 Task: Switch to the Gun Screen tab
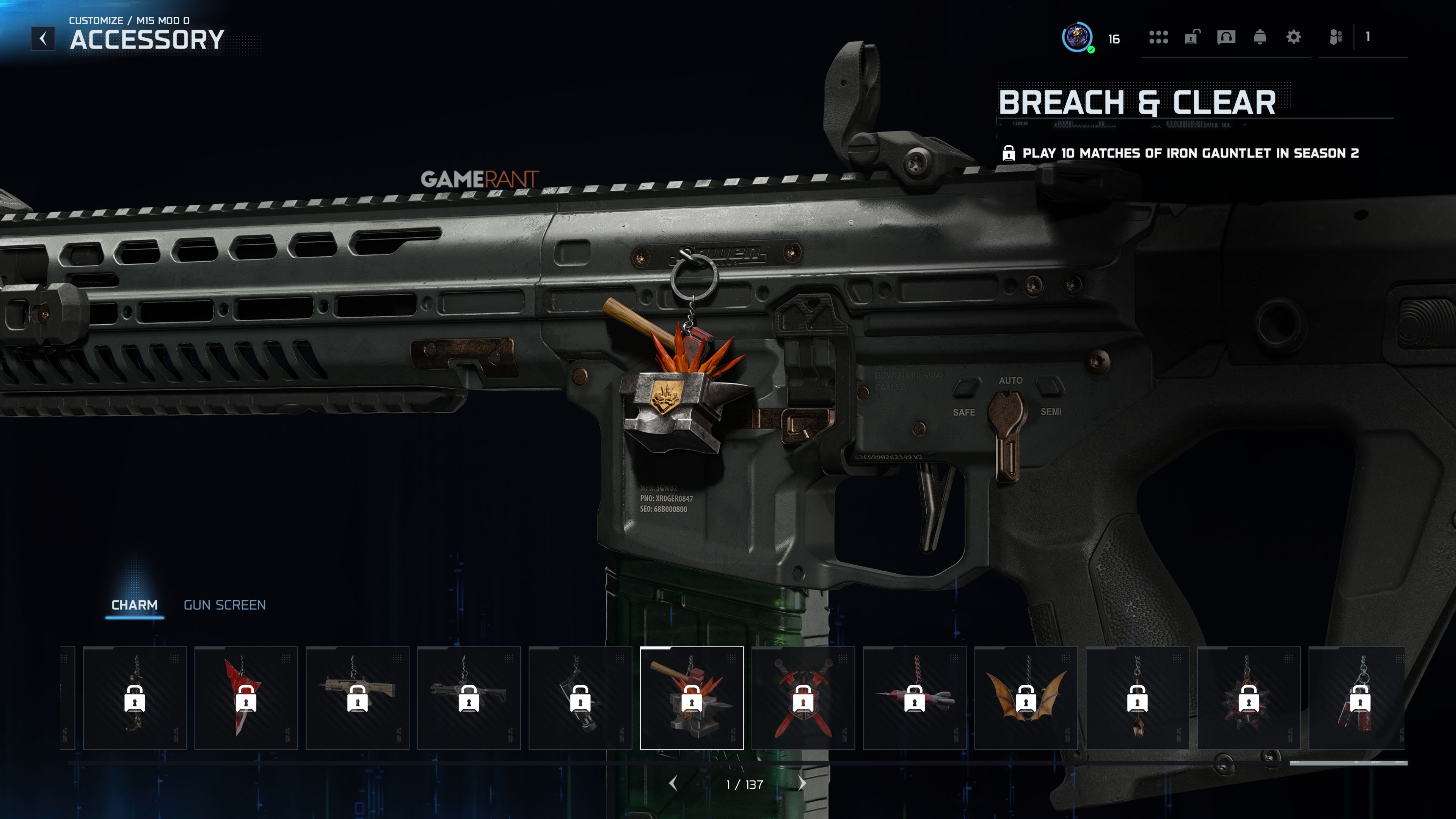click(x=224, y=605)
